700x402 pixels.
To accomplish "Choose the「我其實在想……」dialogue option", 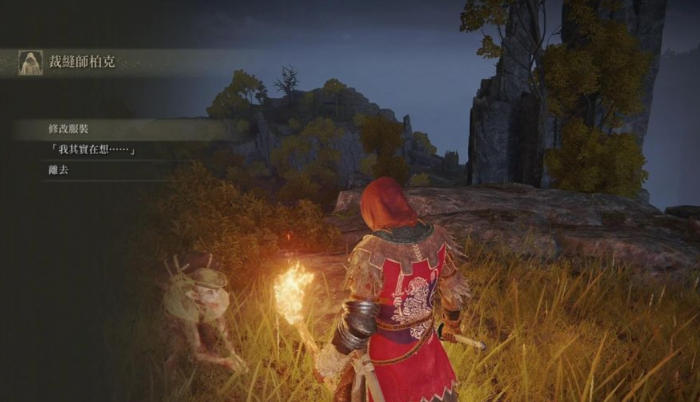I will [90, 150].
